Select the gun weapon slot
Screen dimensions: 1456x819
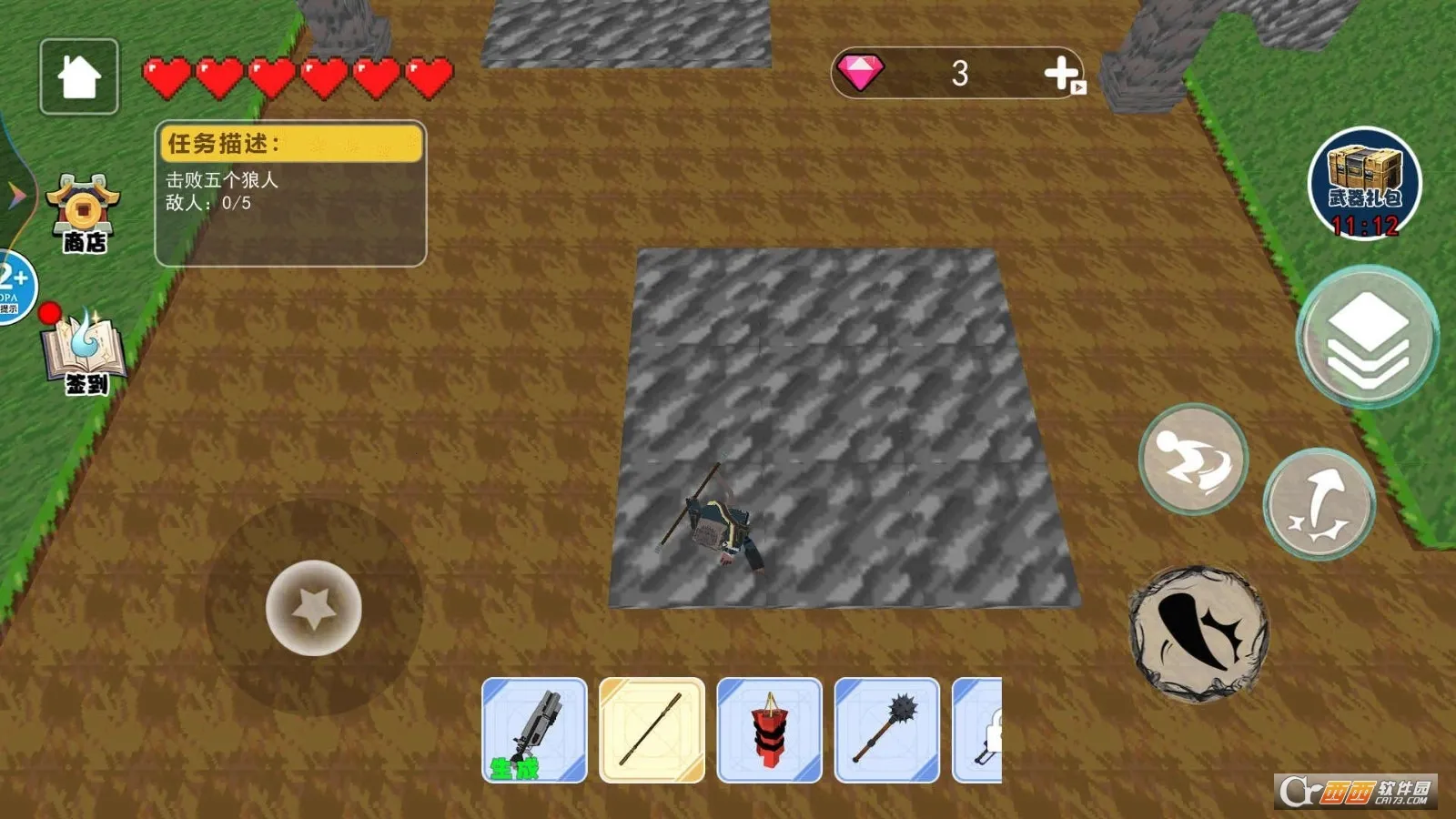click(534, 730)
